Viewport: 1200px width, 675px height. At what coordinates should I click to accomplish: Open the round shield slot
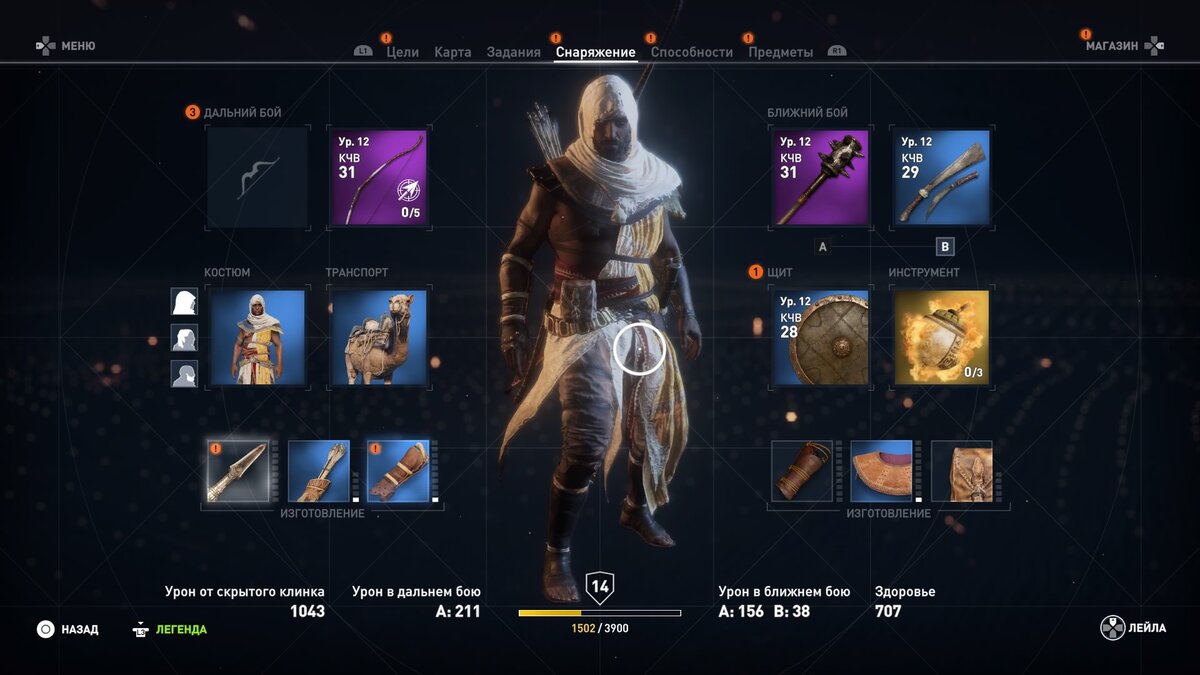pos(820,337)
